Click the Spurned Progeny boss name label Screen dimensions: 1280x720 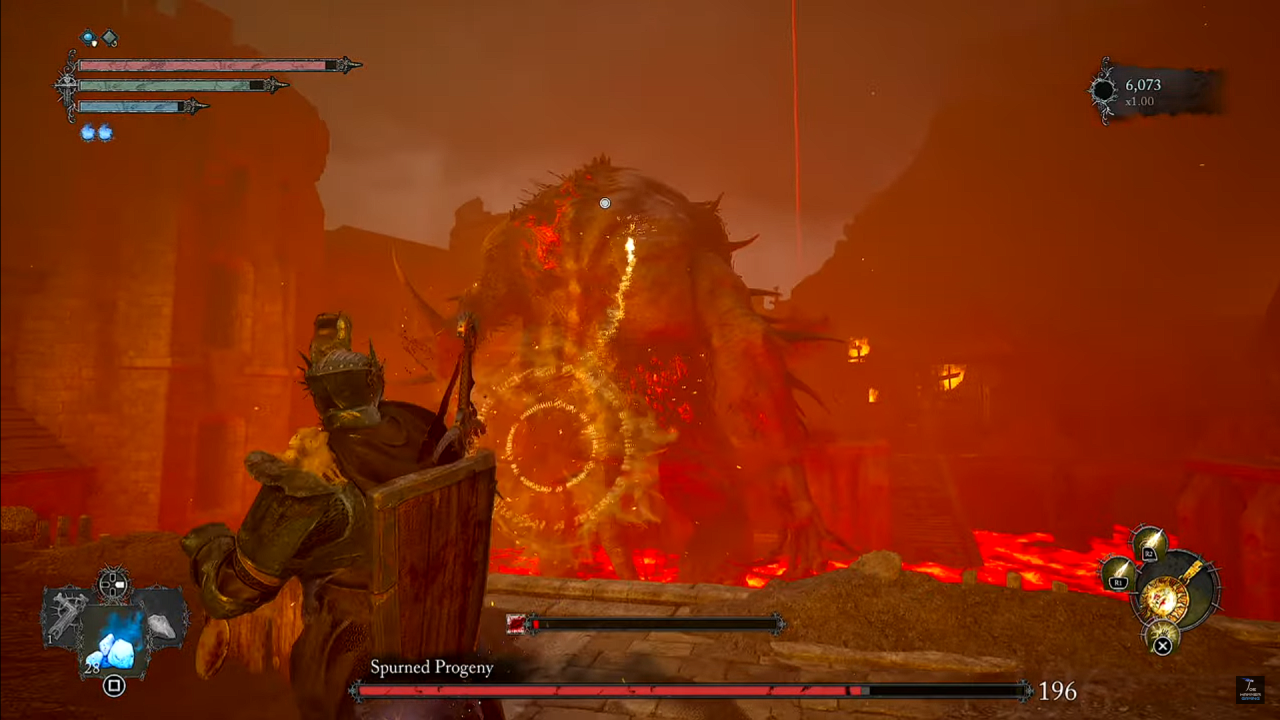(x=431, y=667)
